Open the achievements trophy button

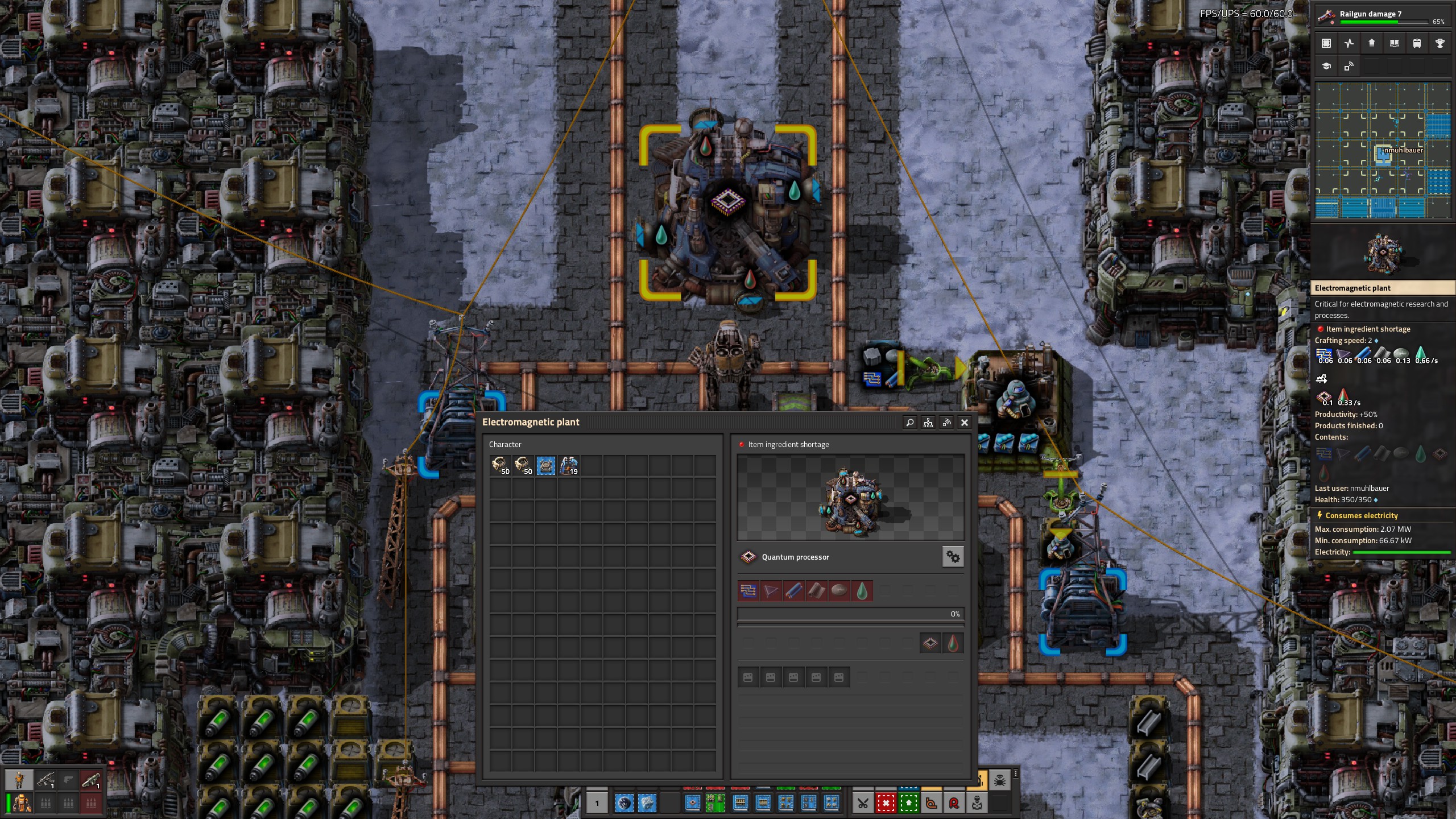(x=1440, y=43)
